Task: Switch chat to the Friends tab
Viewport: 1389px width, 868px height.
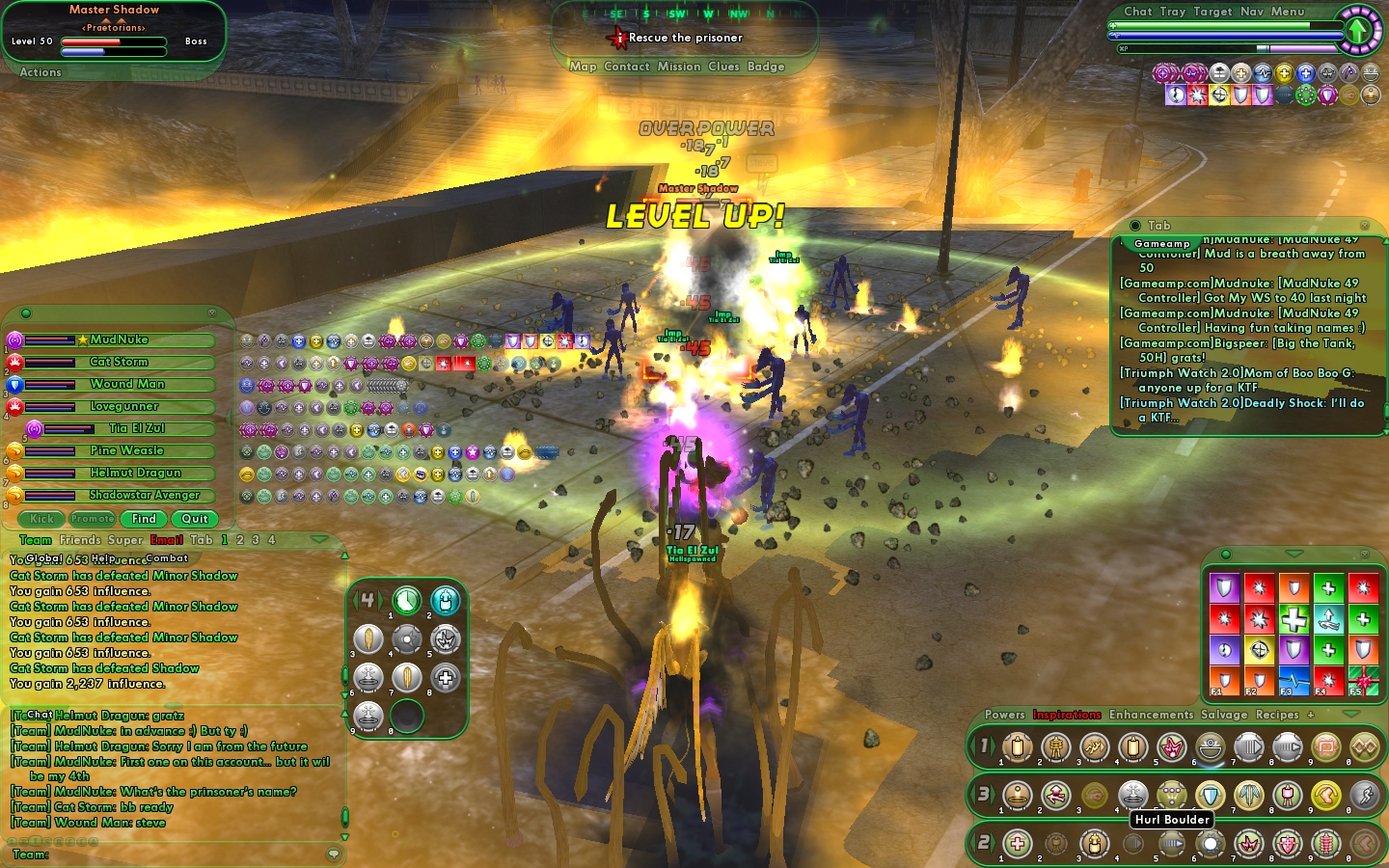Action: (x=80, y=540)
